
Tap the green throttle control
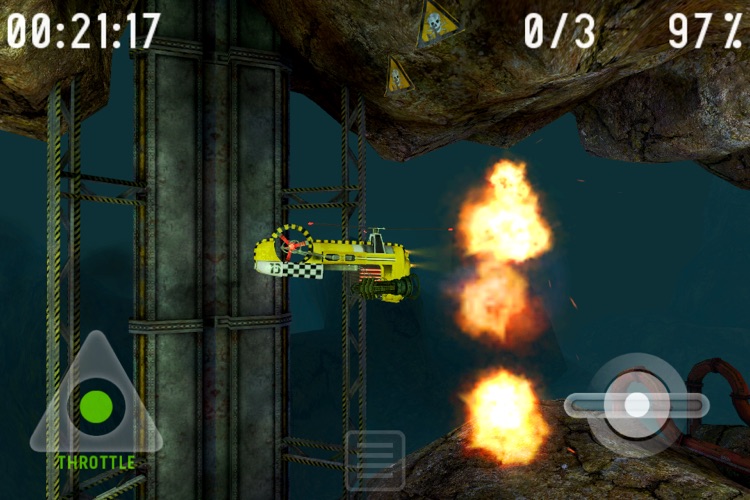pyautogui.click(x=96, y=406)
